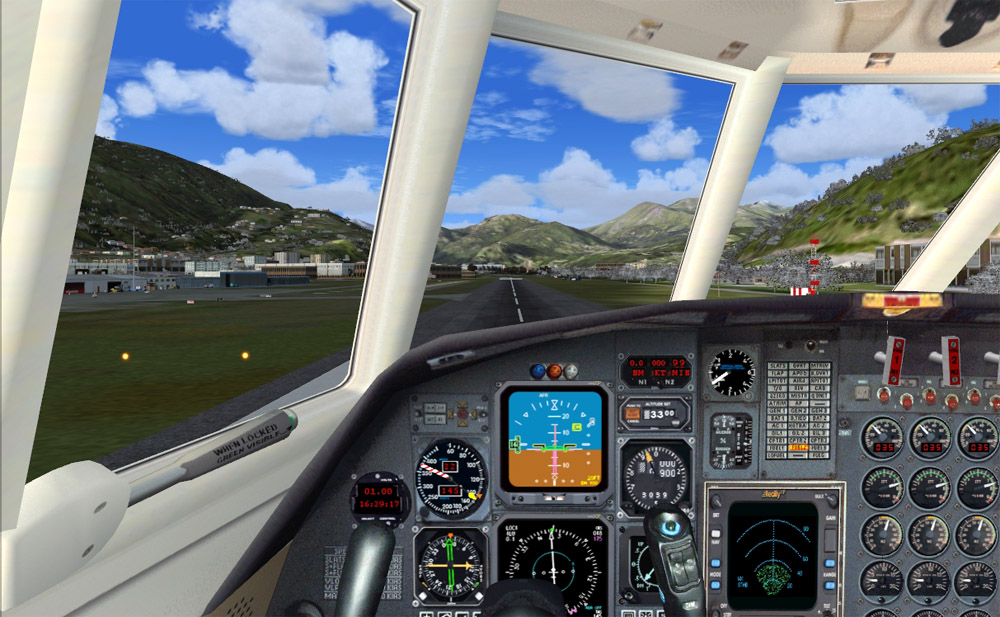Turn the radar BRT knob
The image size is (1000, 617).
coord(716,500)
